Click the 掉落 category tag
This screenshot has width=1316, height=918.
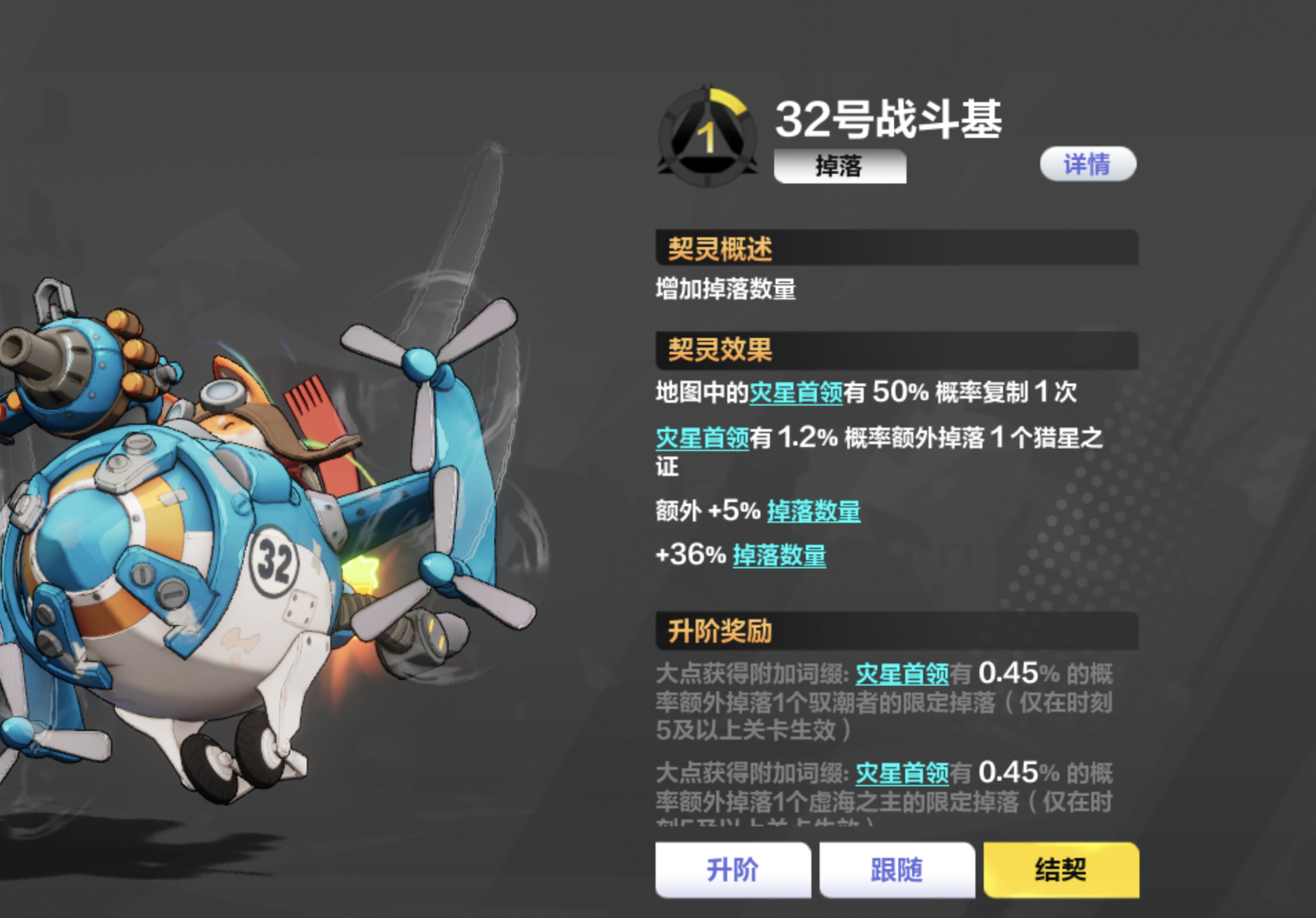click(x=840, y=166)
